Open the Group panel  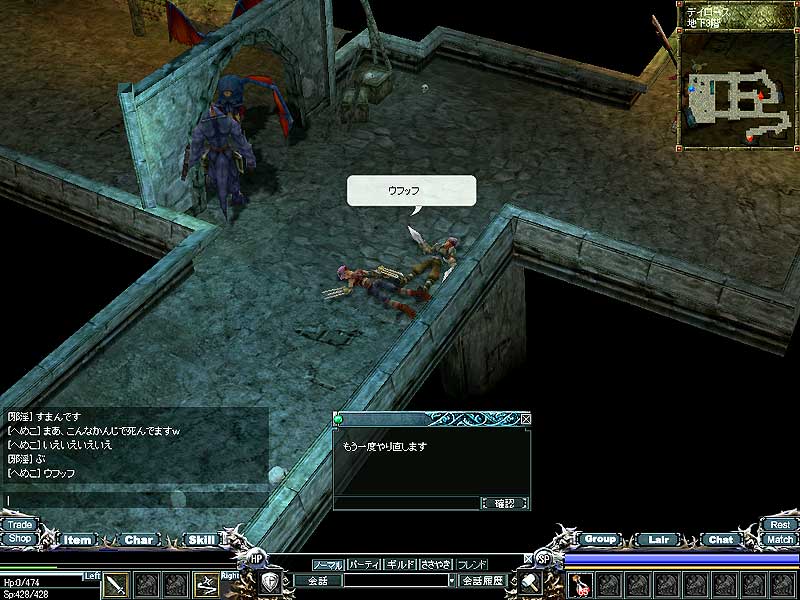(x=600, y=539)
